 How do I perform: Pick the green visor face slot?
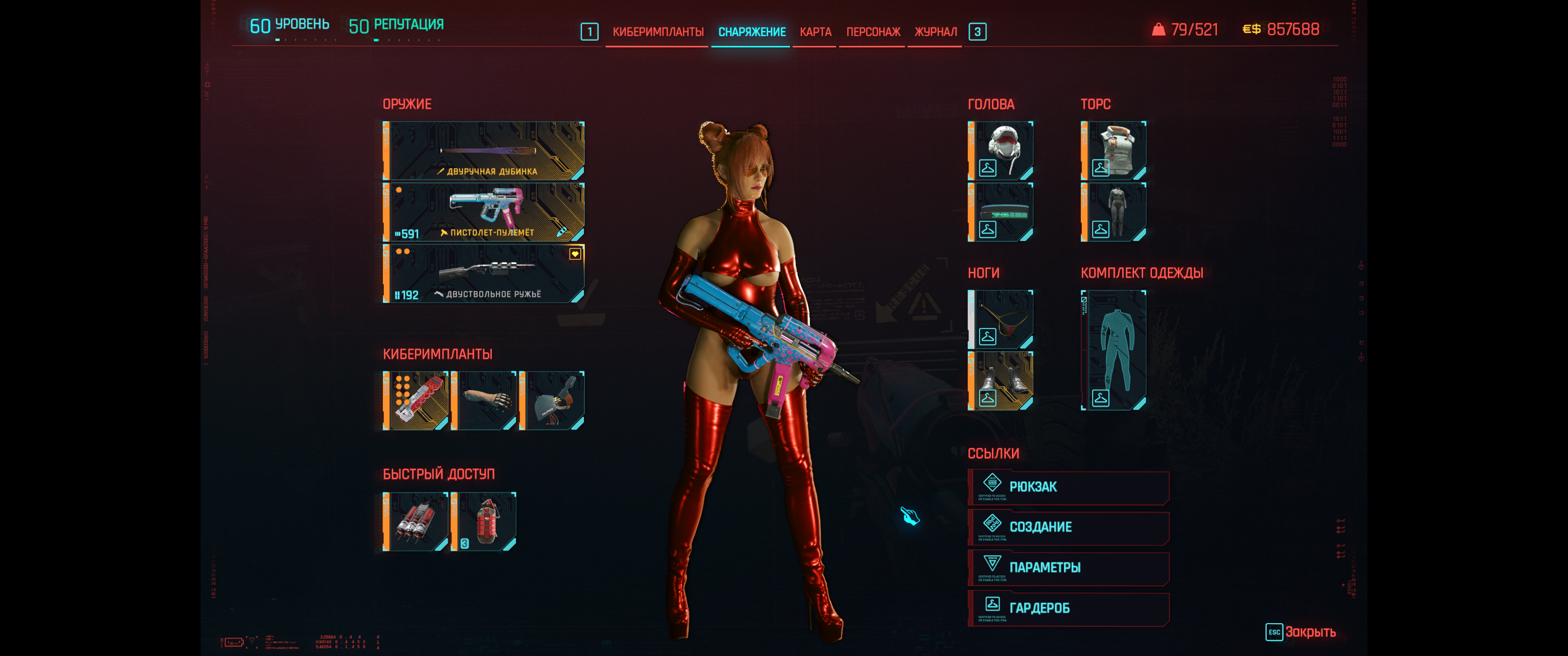pos(1000,212)
